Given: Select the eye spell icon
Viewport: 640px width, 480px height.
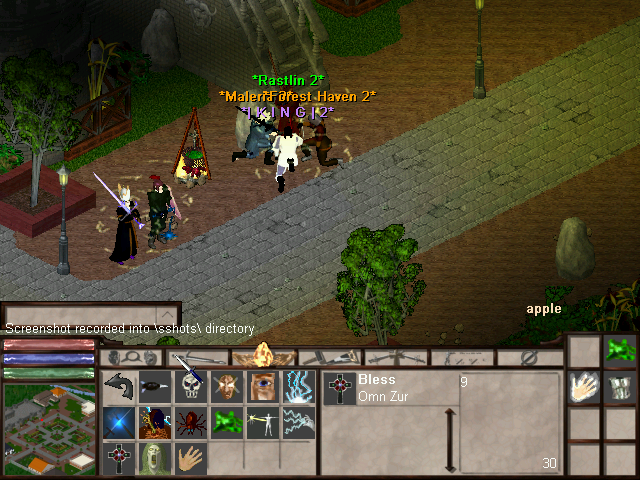Looking at the screenshot, I should tap(262, 387).
